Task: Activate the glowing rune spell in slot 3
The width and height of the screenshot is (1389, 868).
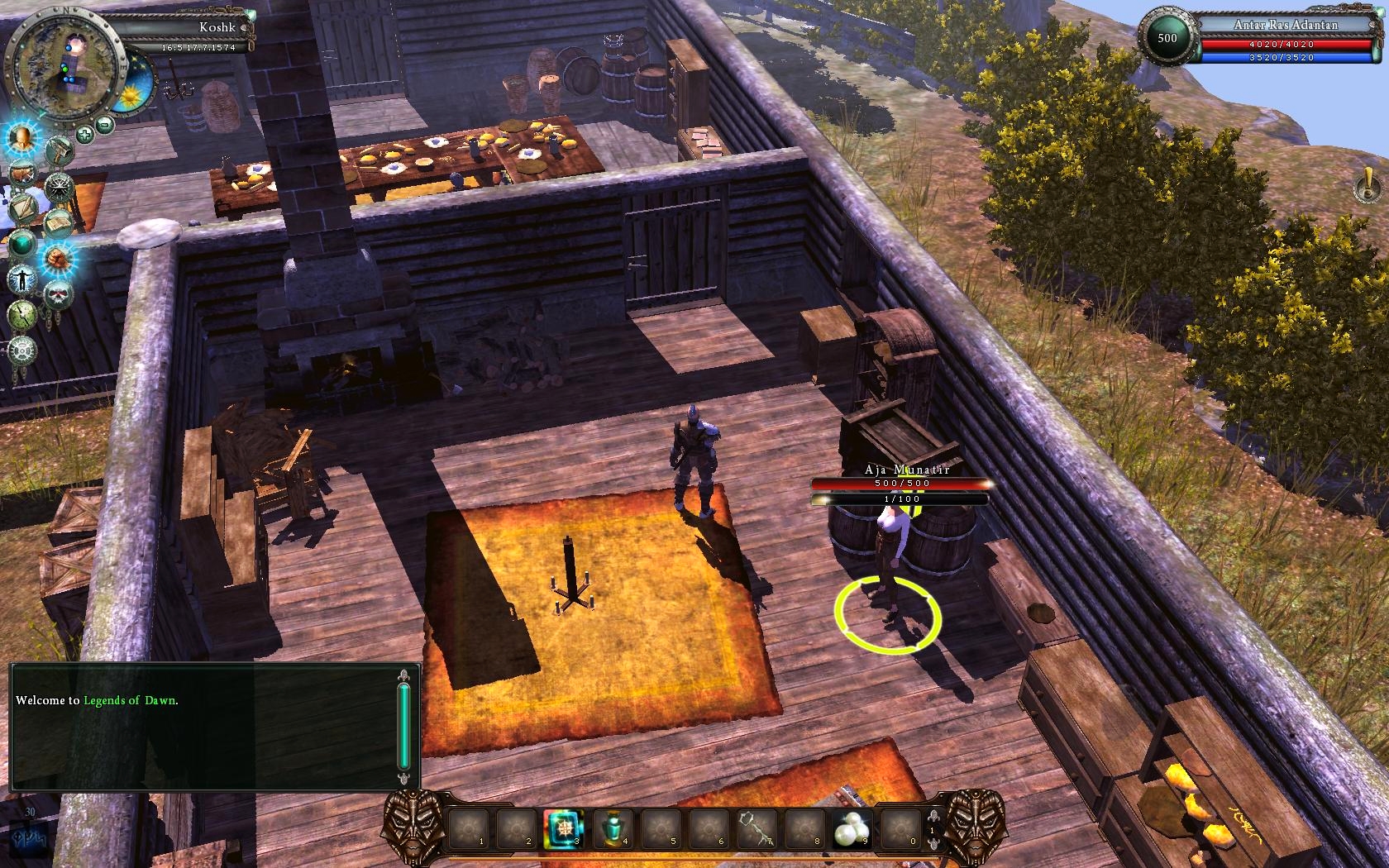Action: click(x=564, y=828)
